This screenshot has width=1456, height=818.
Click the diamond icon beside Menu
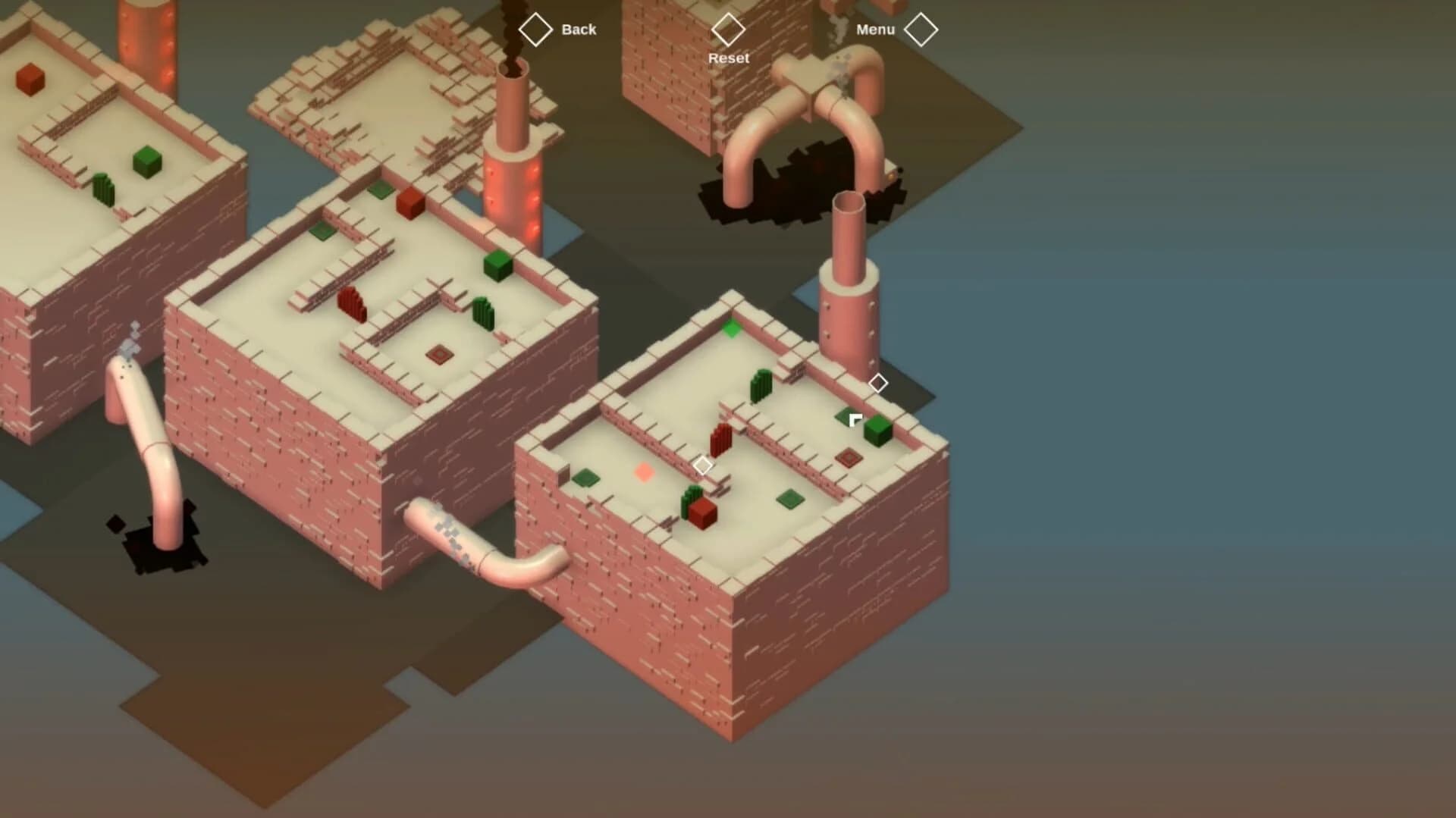(x=921, y=29)
